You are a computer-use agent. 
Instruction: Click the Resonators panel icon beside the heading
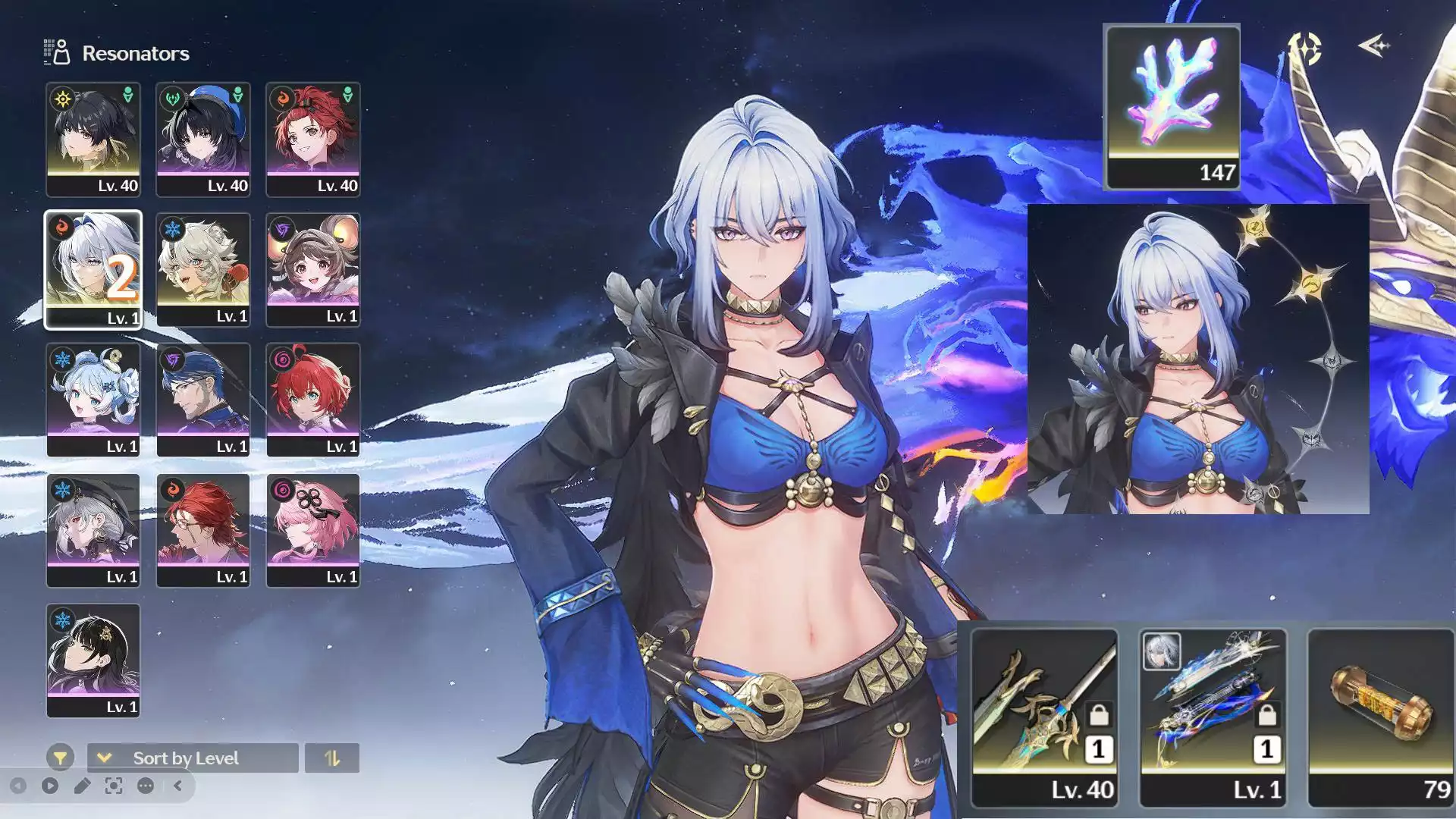point(55,52)
